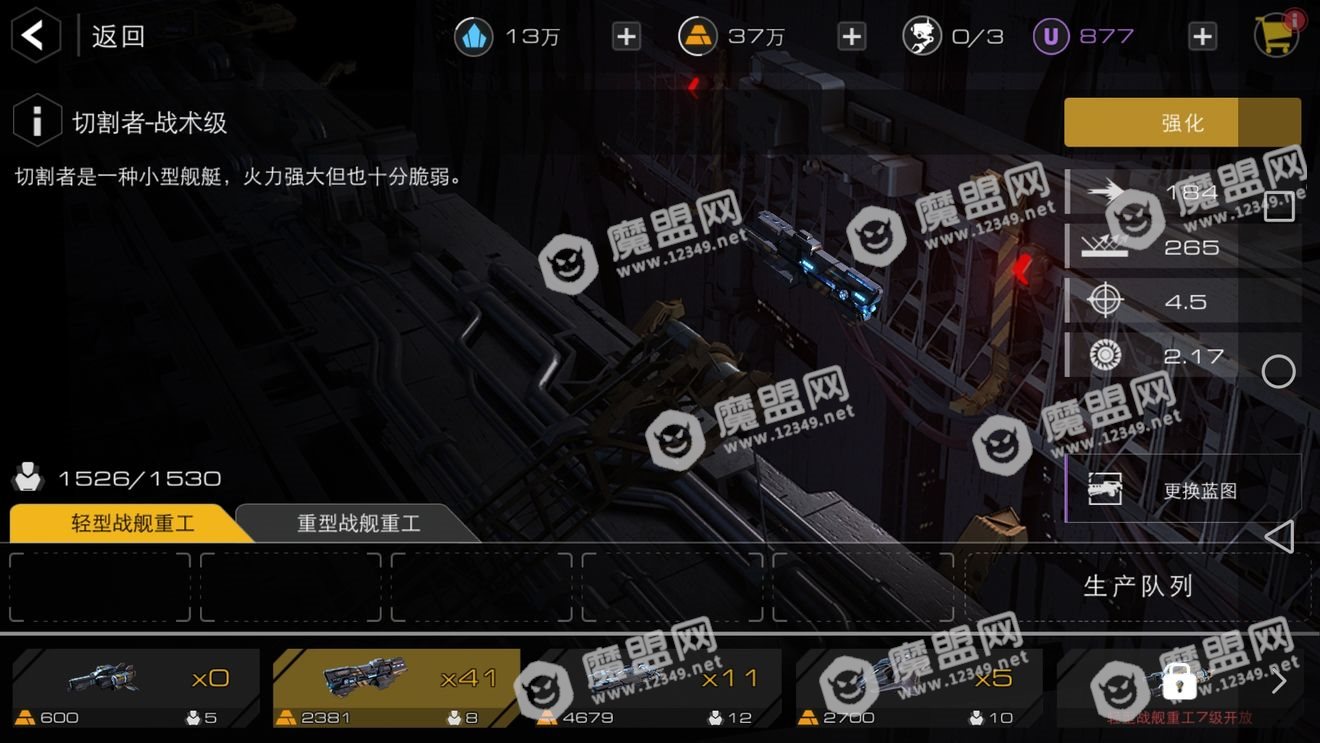
Task: Go back using the 返回 arrow button
Action: (x=35, y=37)
